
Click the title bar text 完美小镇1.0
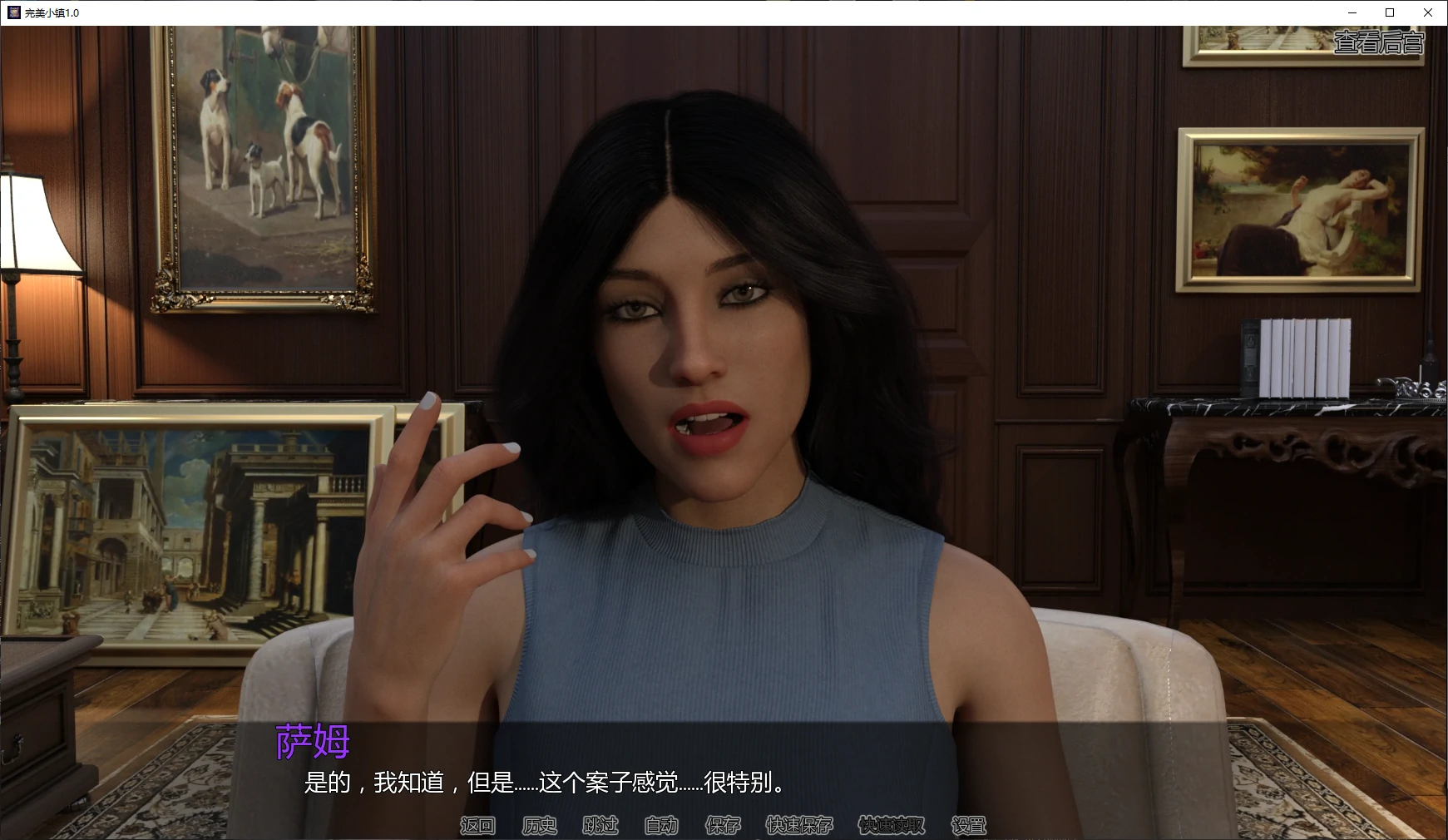[50, 12]
